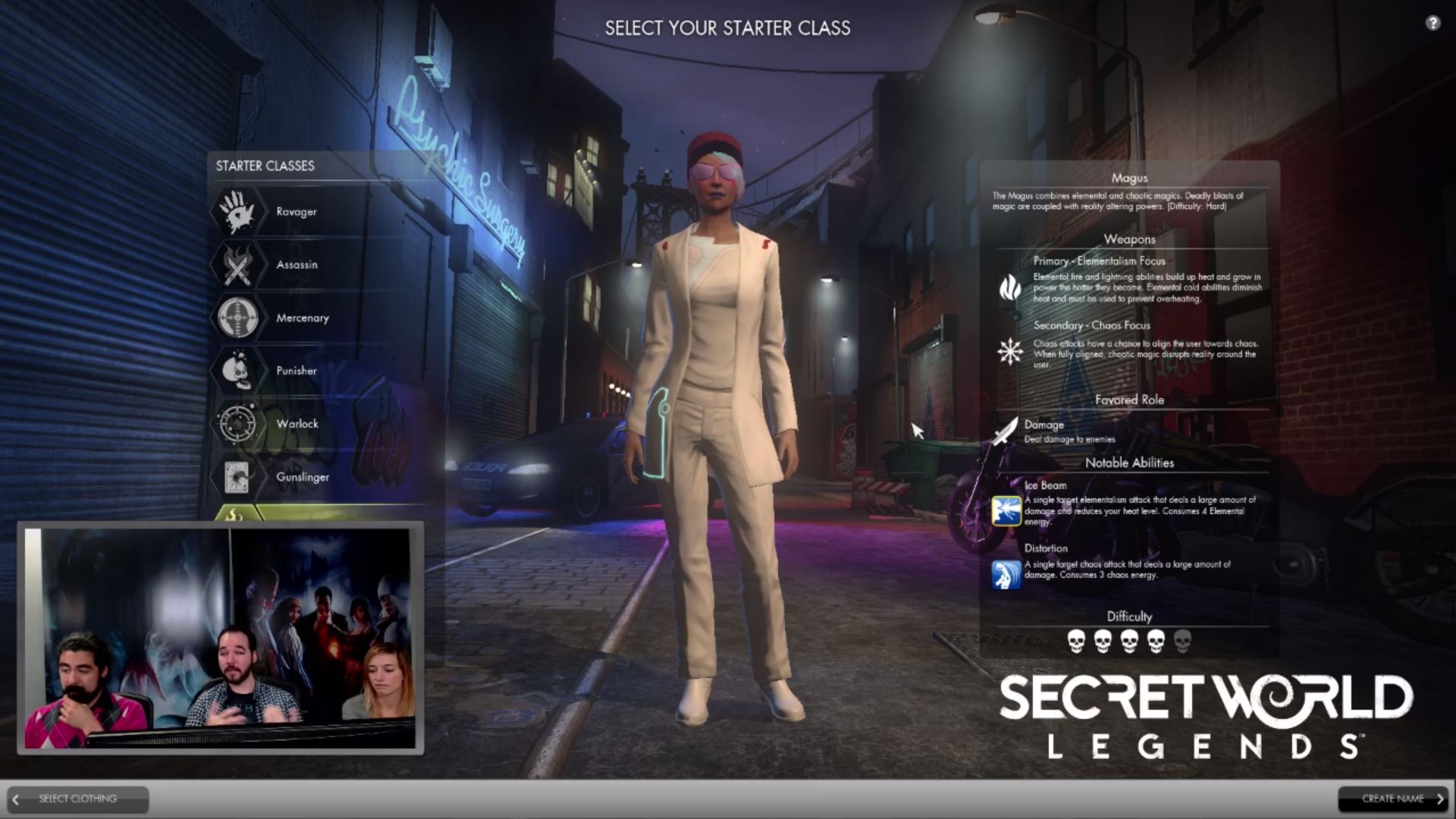Go back to Select Clothing
Image resolution: width=1456 pixels, height=819 pixels.
tap(77, 799)
